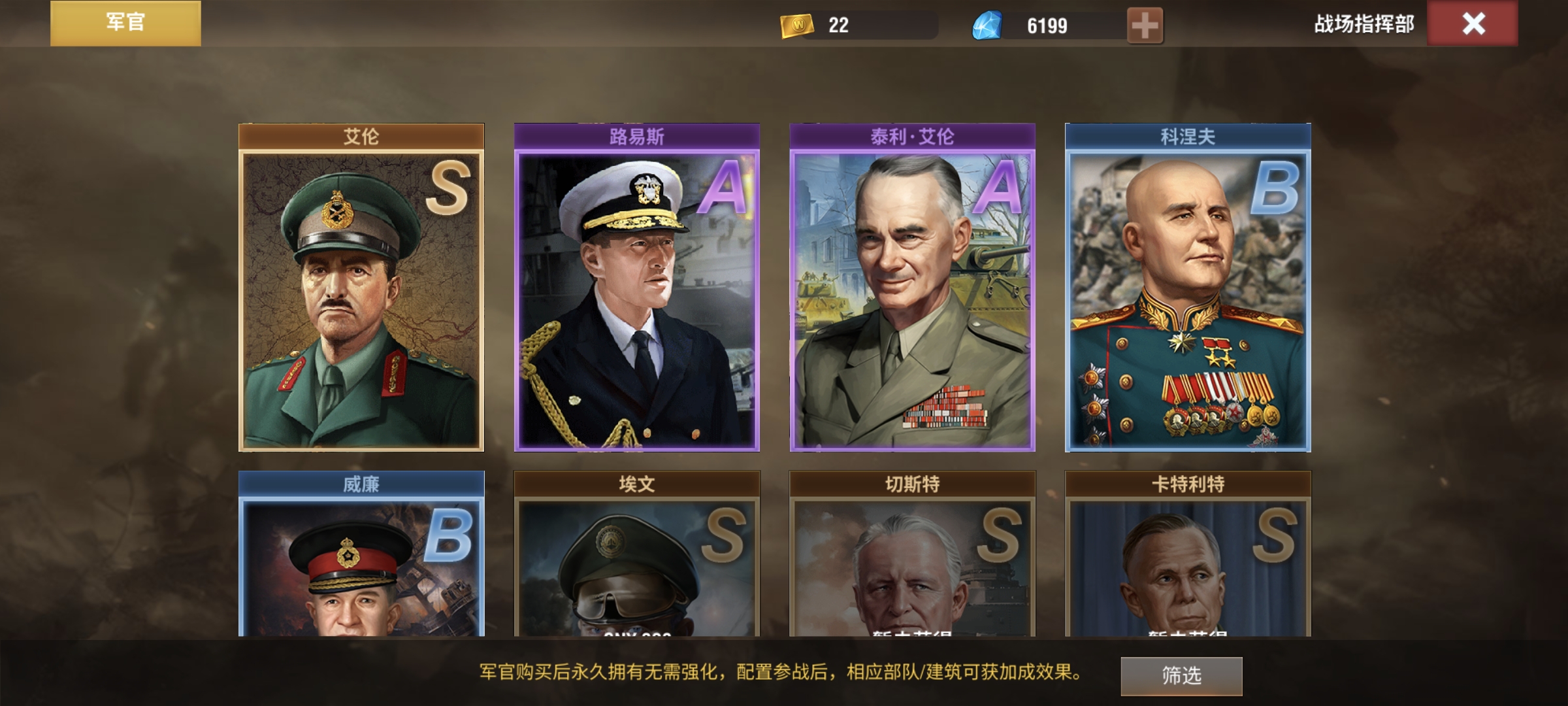The width and height of the screenshot is (1568, 706).
Task: Open the B-rank officer card 威廉
Action: (x=361, y=556)
